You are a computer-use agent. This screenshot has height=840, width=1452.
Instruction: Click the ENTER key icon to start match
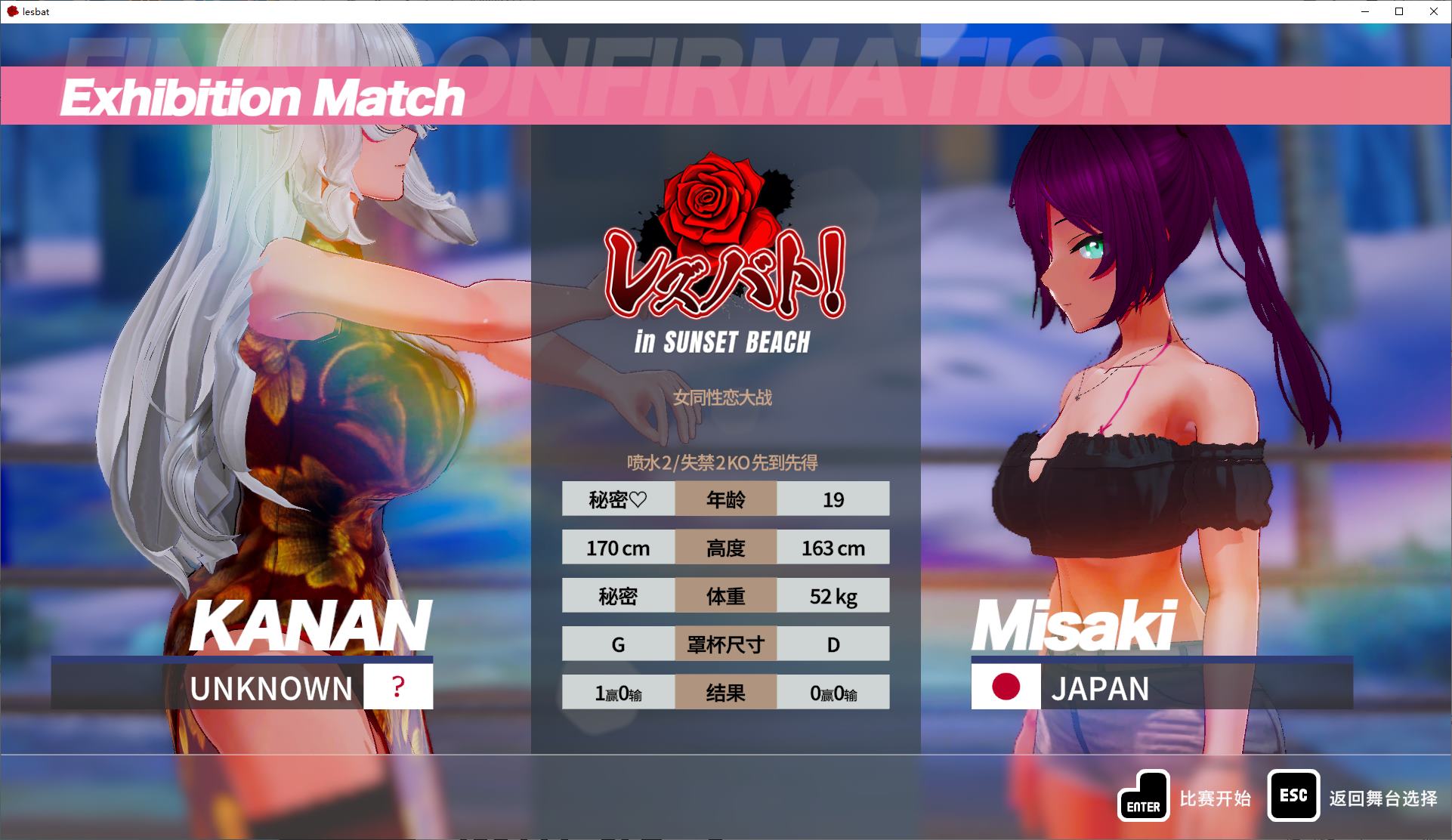point(1143,795)
